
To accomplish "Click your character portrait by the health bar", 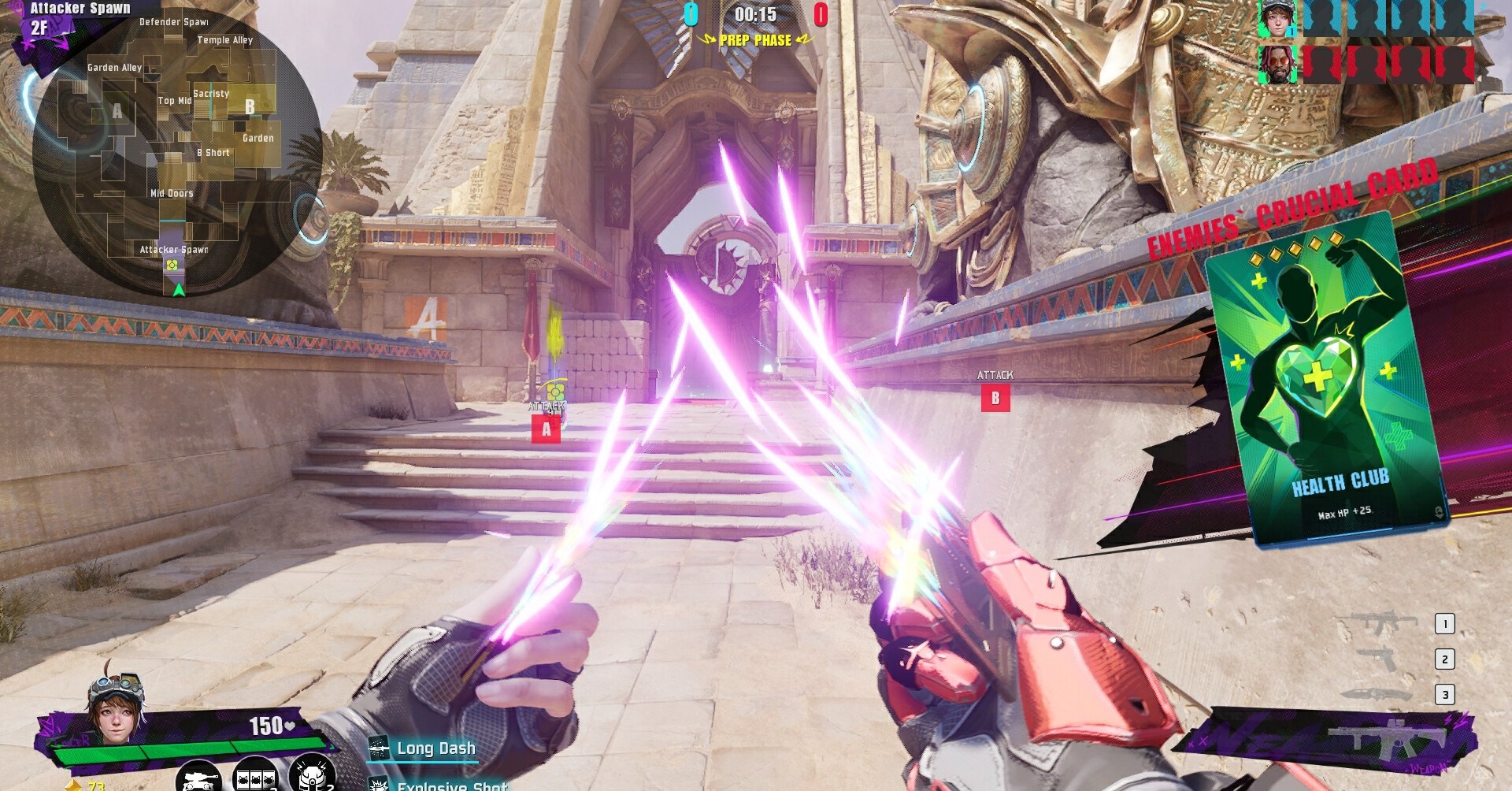I will pyautogui.click(x=117, y=709).
